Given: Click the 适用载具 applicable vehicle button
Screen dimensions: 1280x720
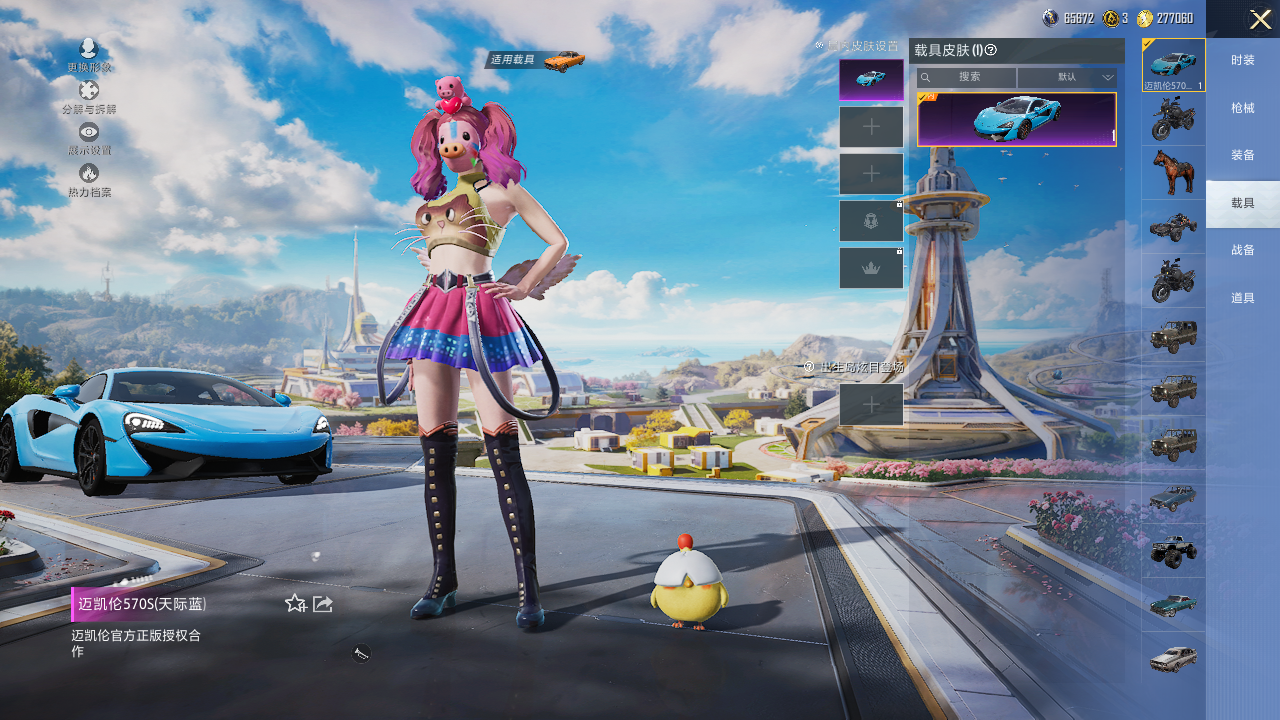Looking at the screenshot, I should point(536,60).
